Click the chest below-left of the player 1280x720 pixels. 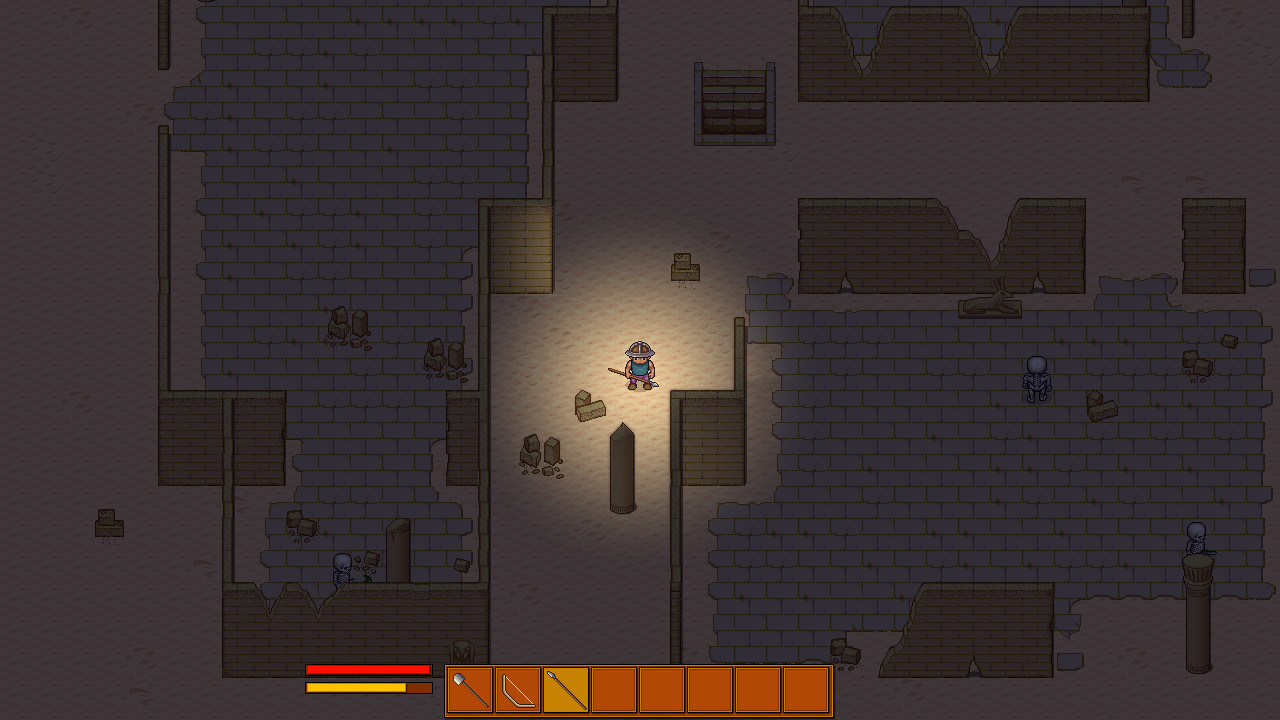click(592, 405)
